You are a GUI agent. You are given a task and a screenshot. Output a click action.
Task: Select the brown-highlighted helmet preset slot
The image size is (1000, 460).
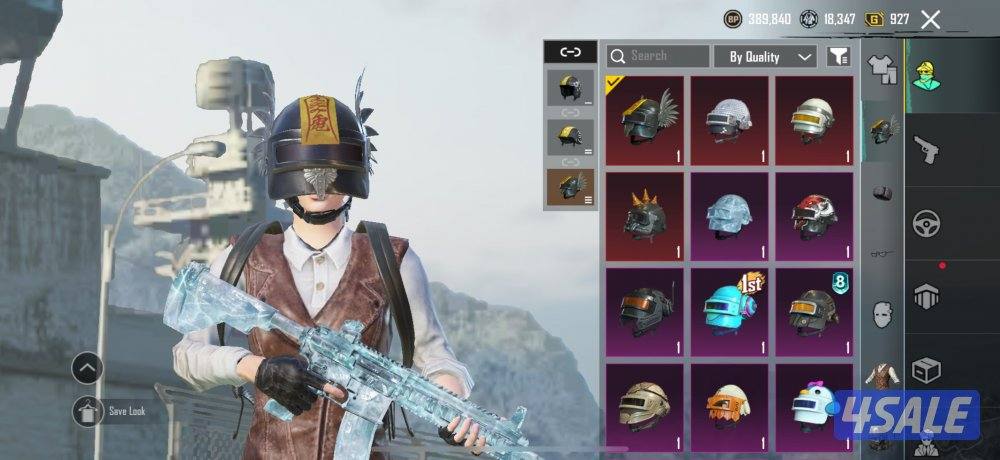pyautogui.click(x=570, y=187)
